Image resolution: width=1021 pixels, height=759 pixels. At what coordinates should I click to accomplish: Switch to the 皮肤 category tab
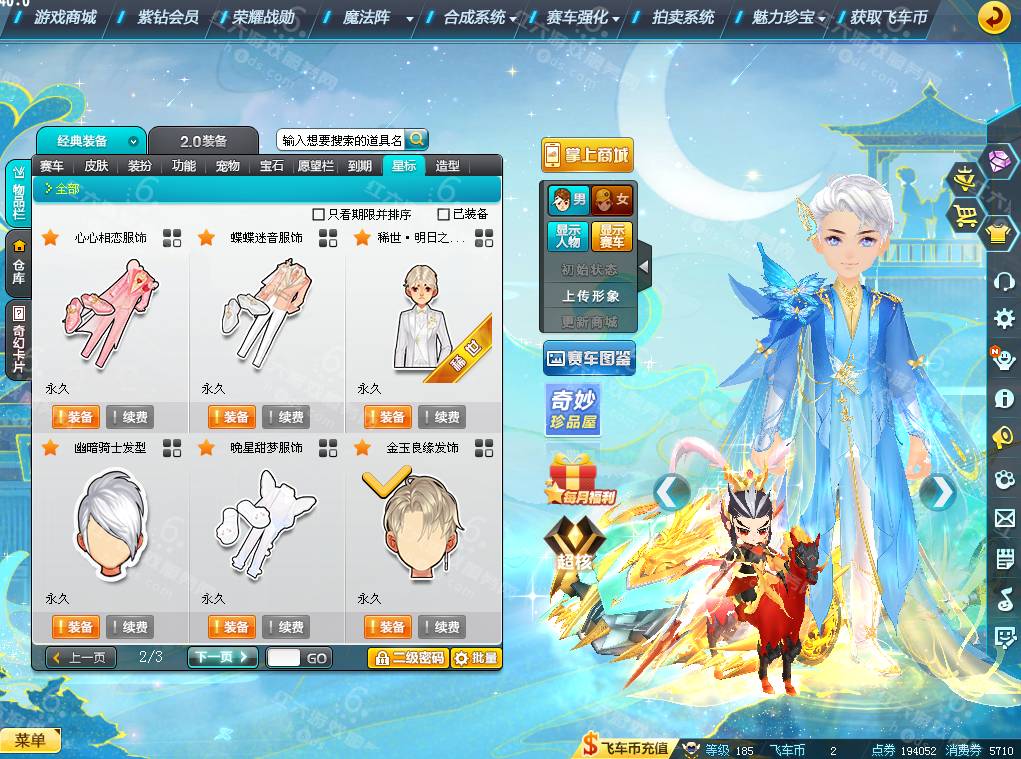point(96,166)
